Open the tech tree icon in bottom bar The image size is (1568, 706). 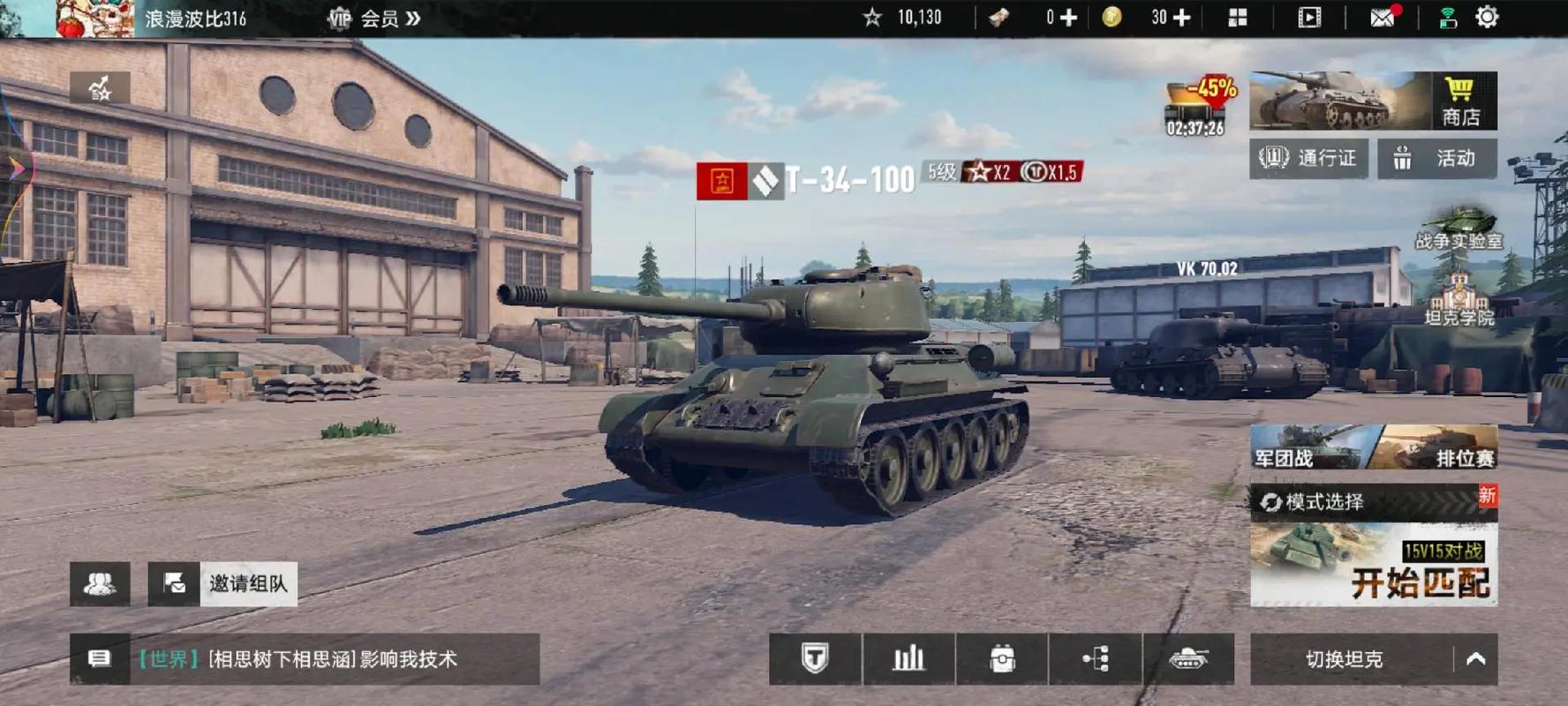point(1095,659)
